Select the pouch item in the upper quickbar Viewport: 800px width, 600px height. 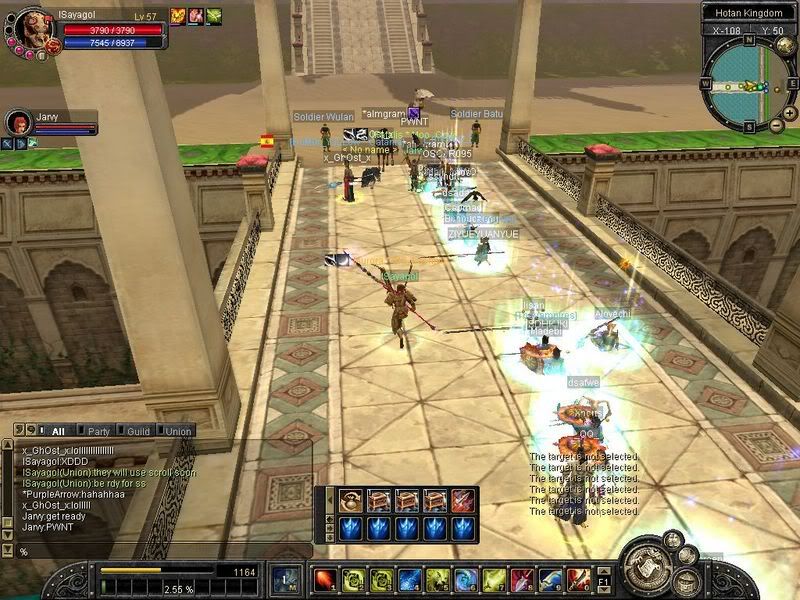pos(351,500)
